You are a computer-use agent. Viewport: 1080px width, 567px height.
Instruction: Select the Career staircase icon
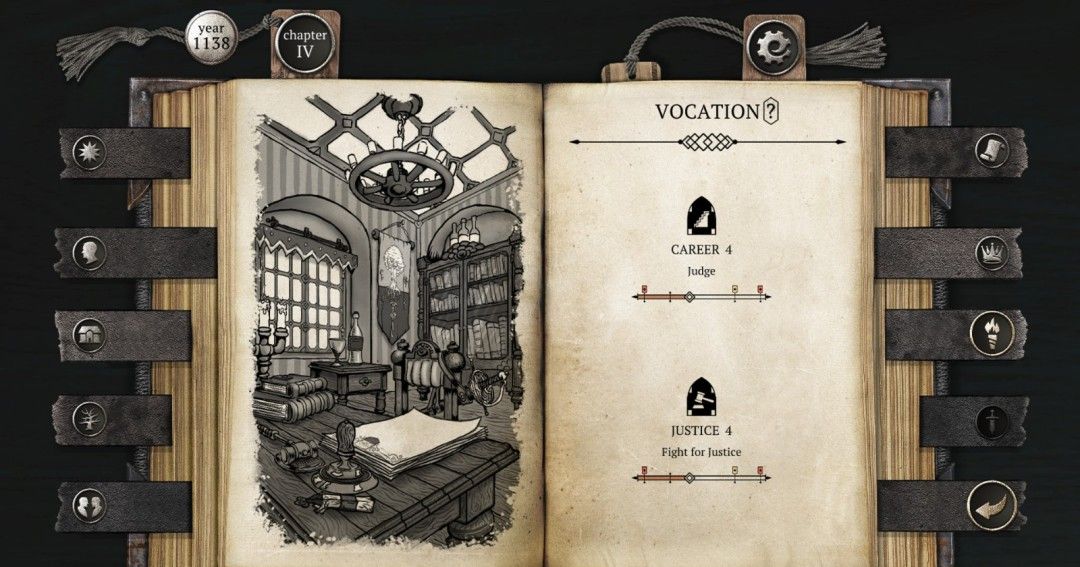coord(701,216)
